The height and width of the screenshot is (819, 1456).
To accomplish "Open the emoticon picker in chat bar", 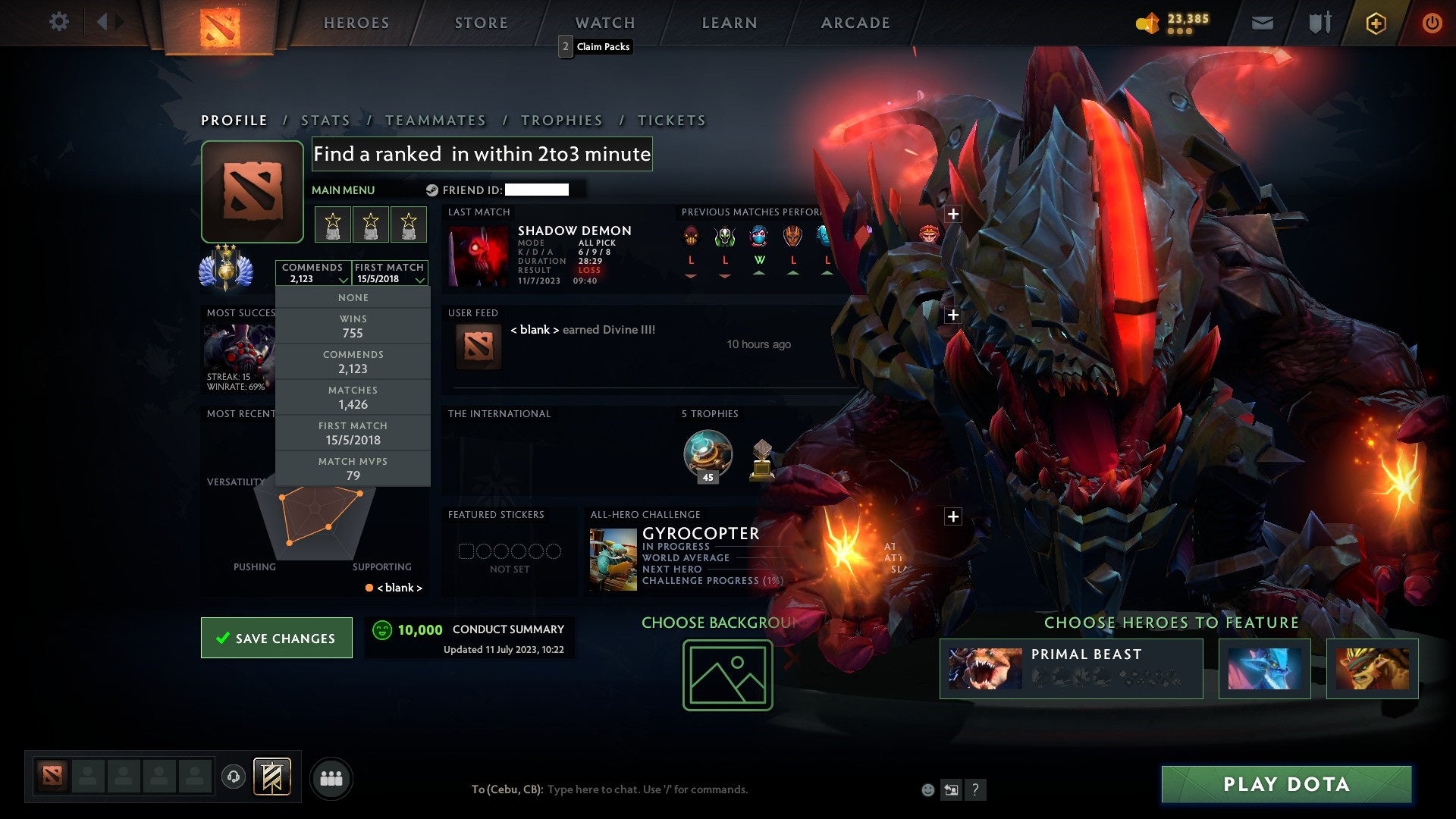I will [x=927, y=789].
